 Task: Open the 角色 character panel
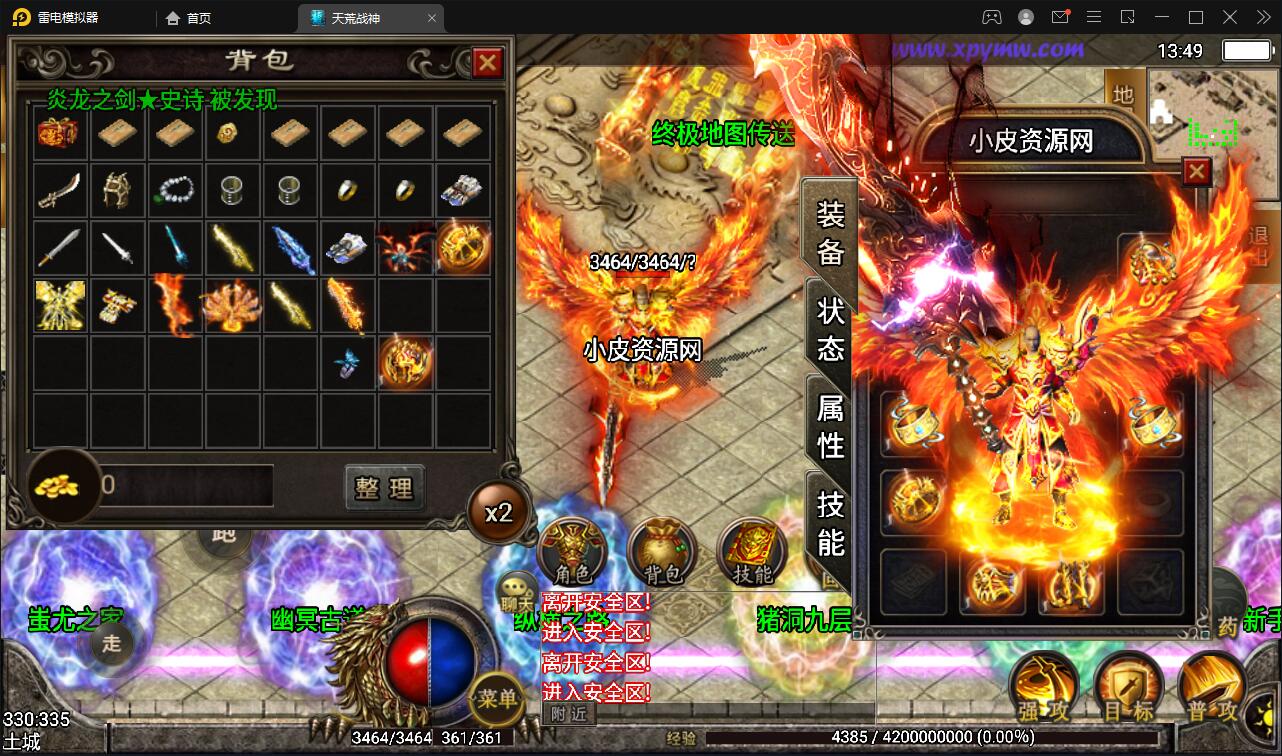(x=571, y=551)
